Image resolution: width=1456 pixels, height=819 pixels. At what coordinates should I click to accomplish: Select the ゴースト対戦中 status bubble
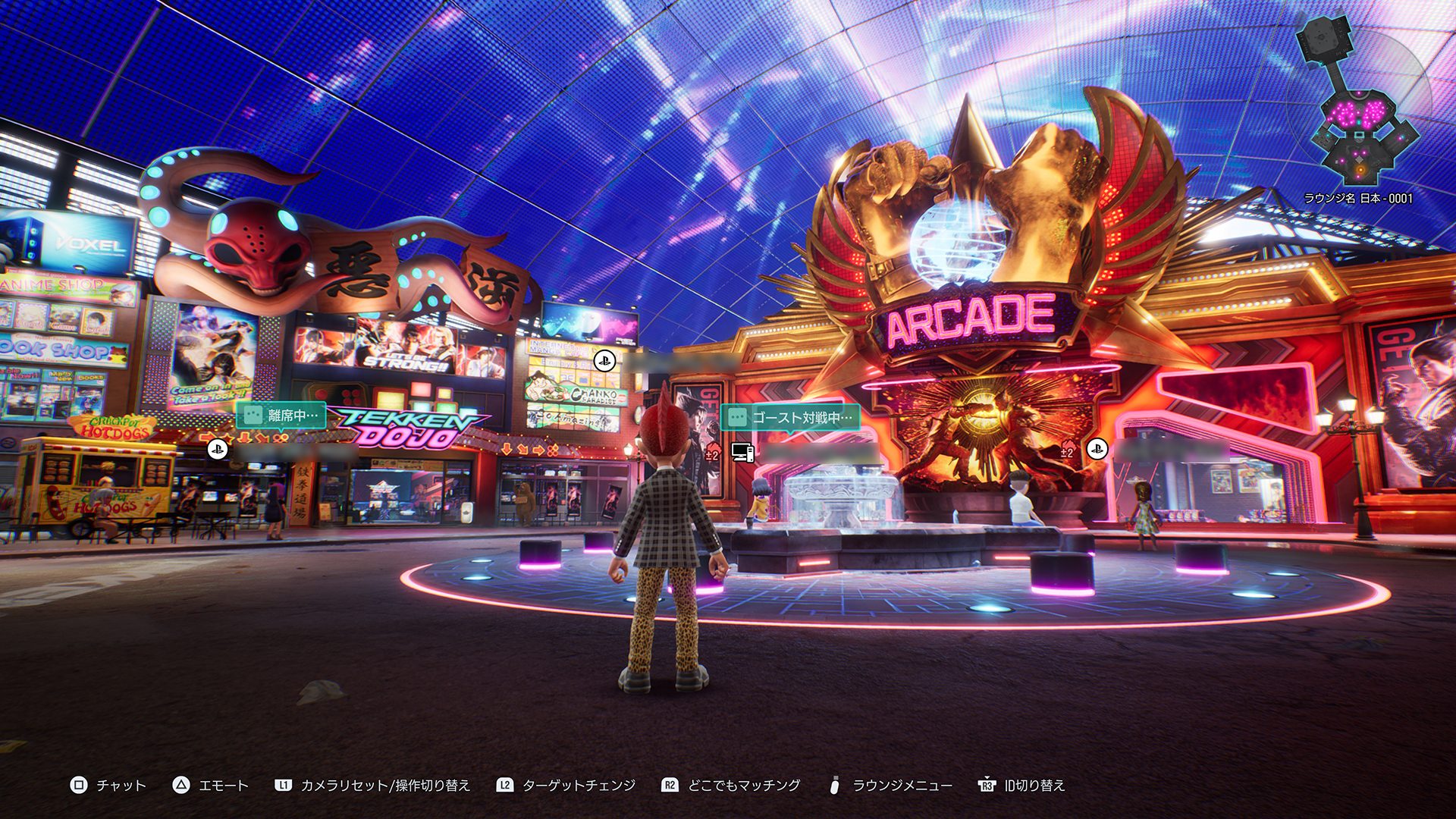[x=790, y=417]
